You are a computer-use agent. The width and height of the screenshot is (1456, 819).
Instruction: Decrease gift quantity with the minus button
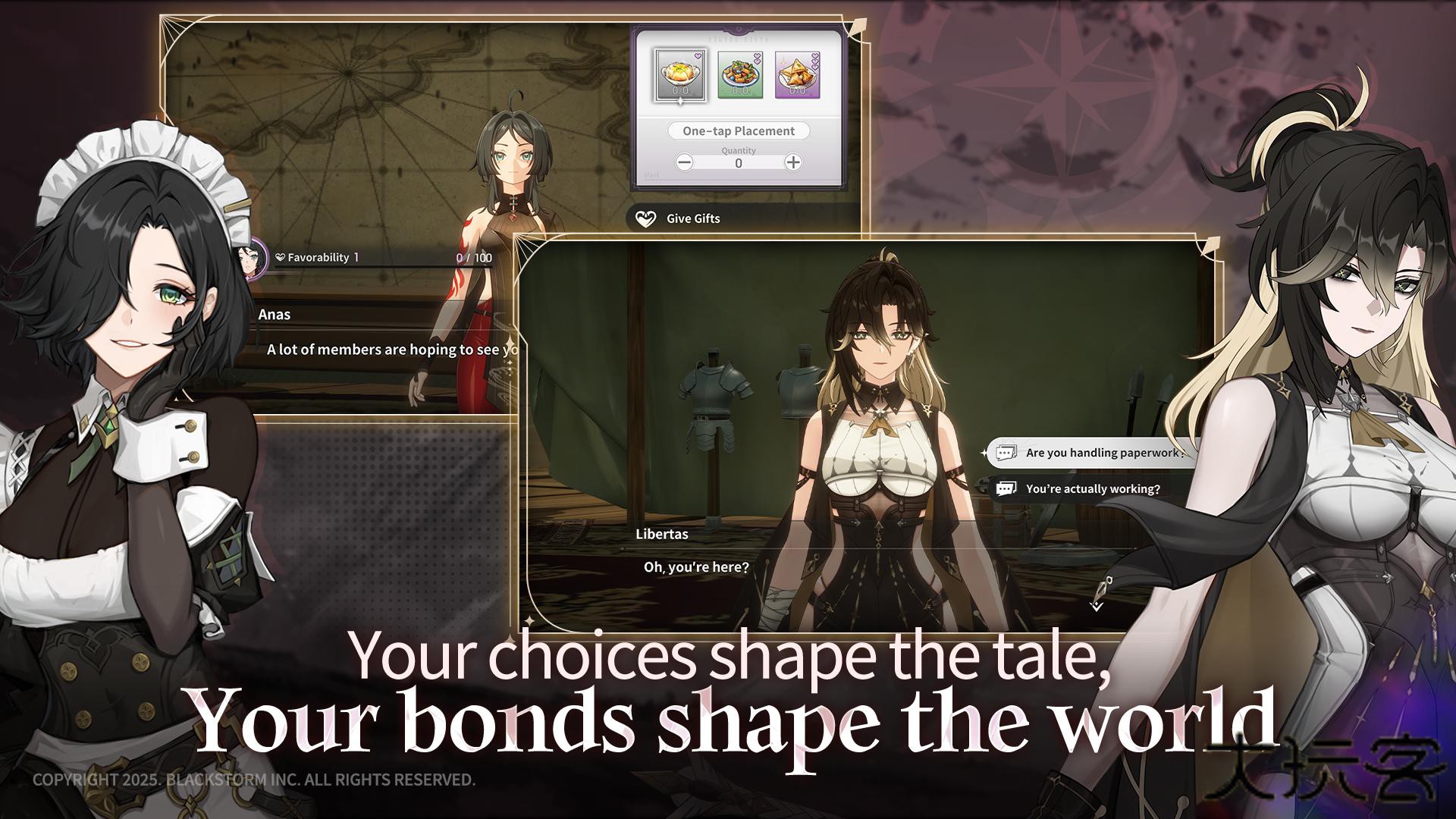tap(685, 162)
